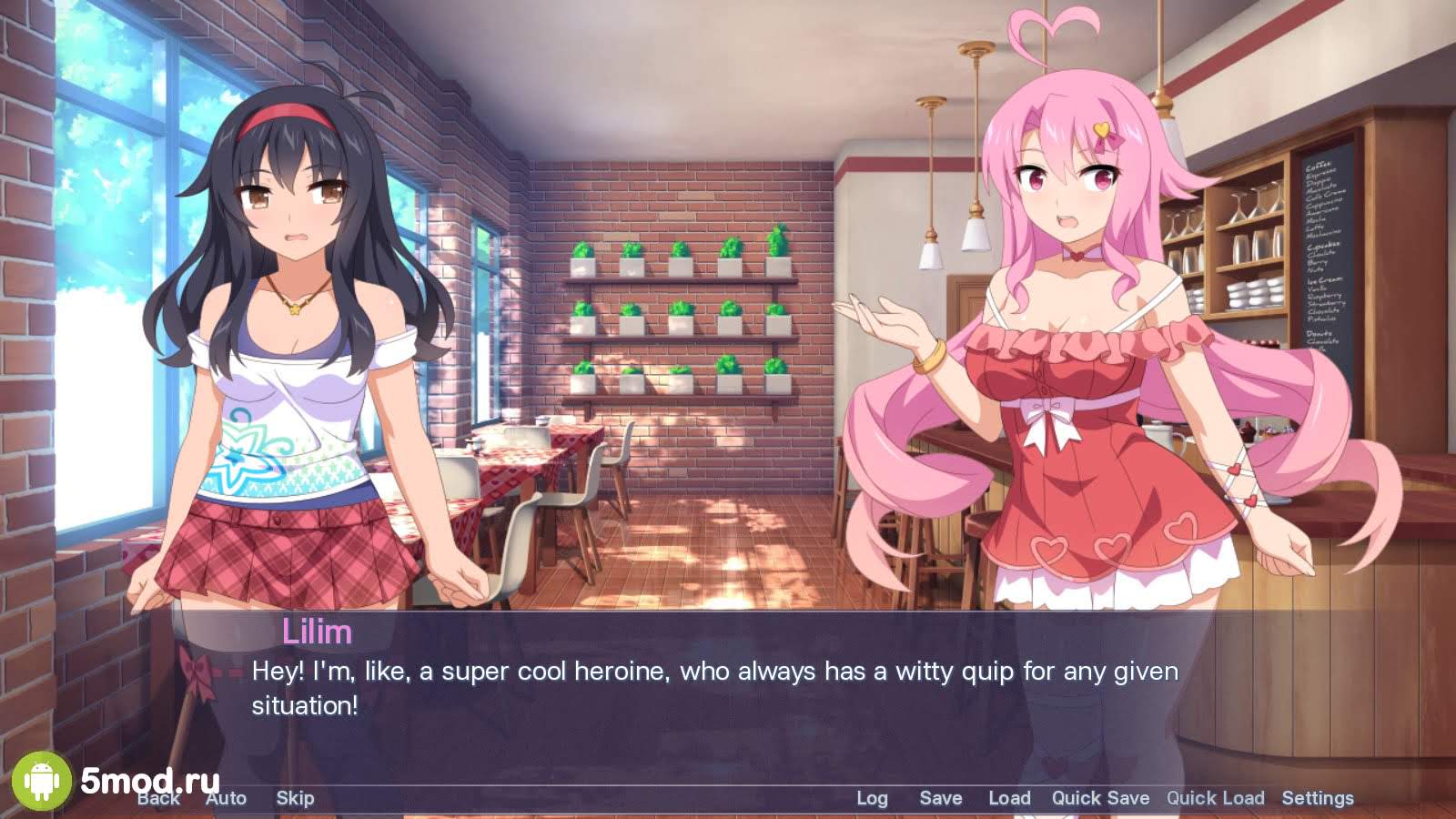
Task: Advance Lilim's dialogue text box
Action: click(x=714, y=689)
